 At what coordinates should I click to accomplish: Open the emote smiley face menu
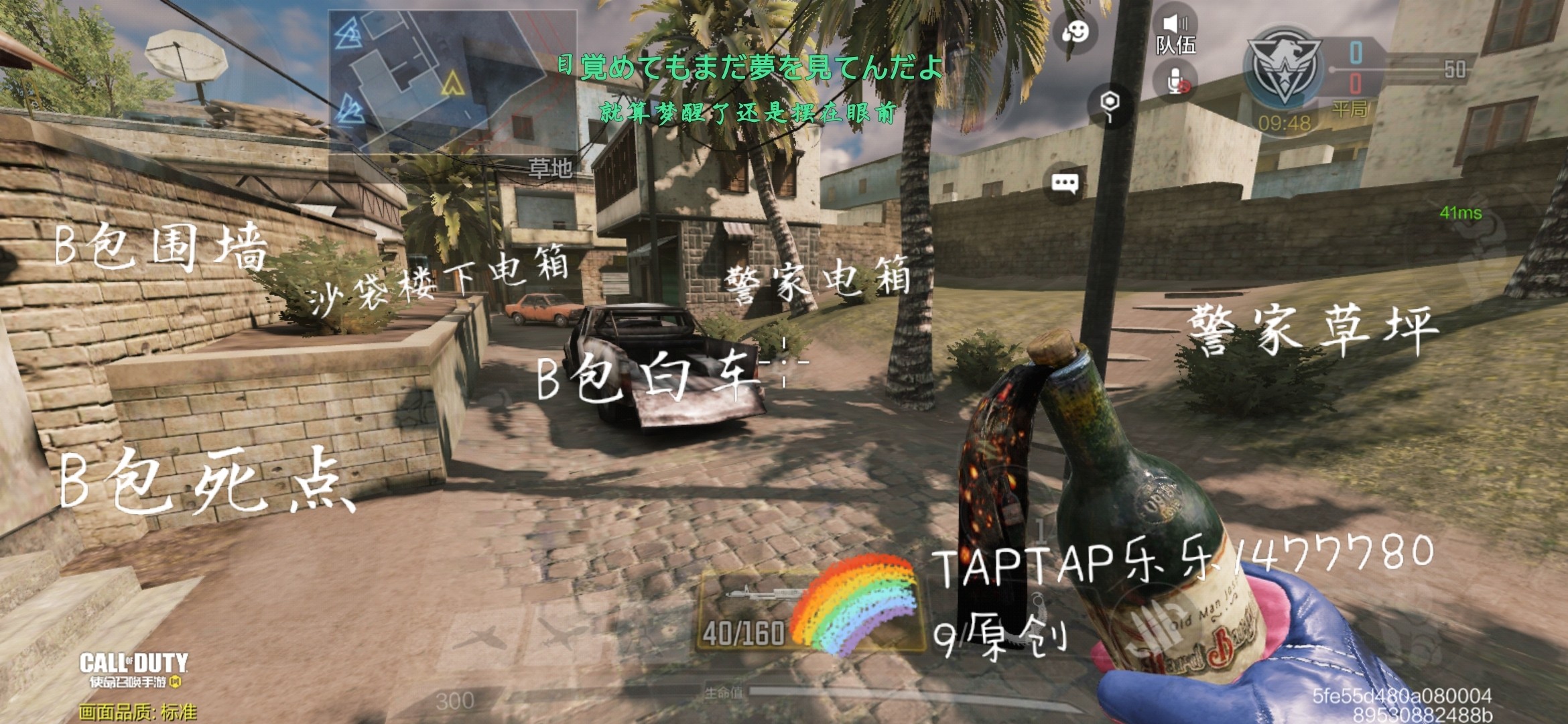click(x=1075, y=32)
